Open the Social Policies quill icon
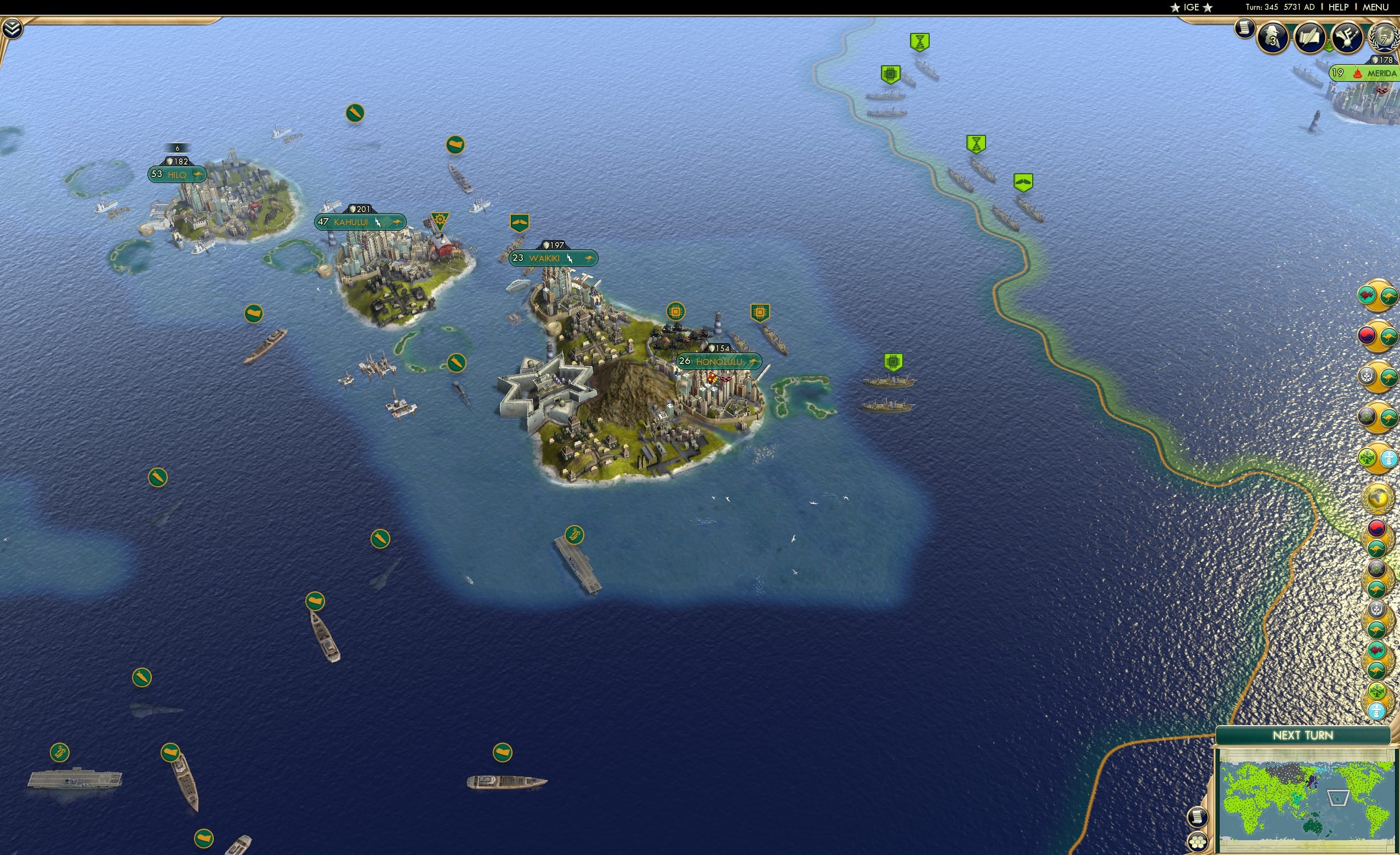The height and width of the screenshot is (855, 1400). tap(1309, 38)
